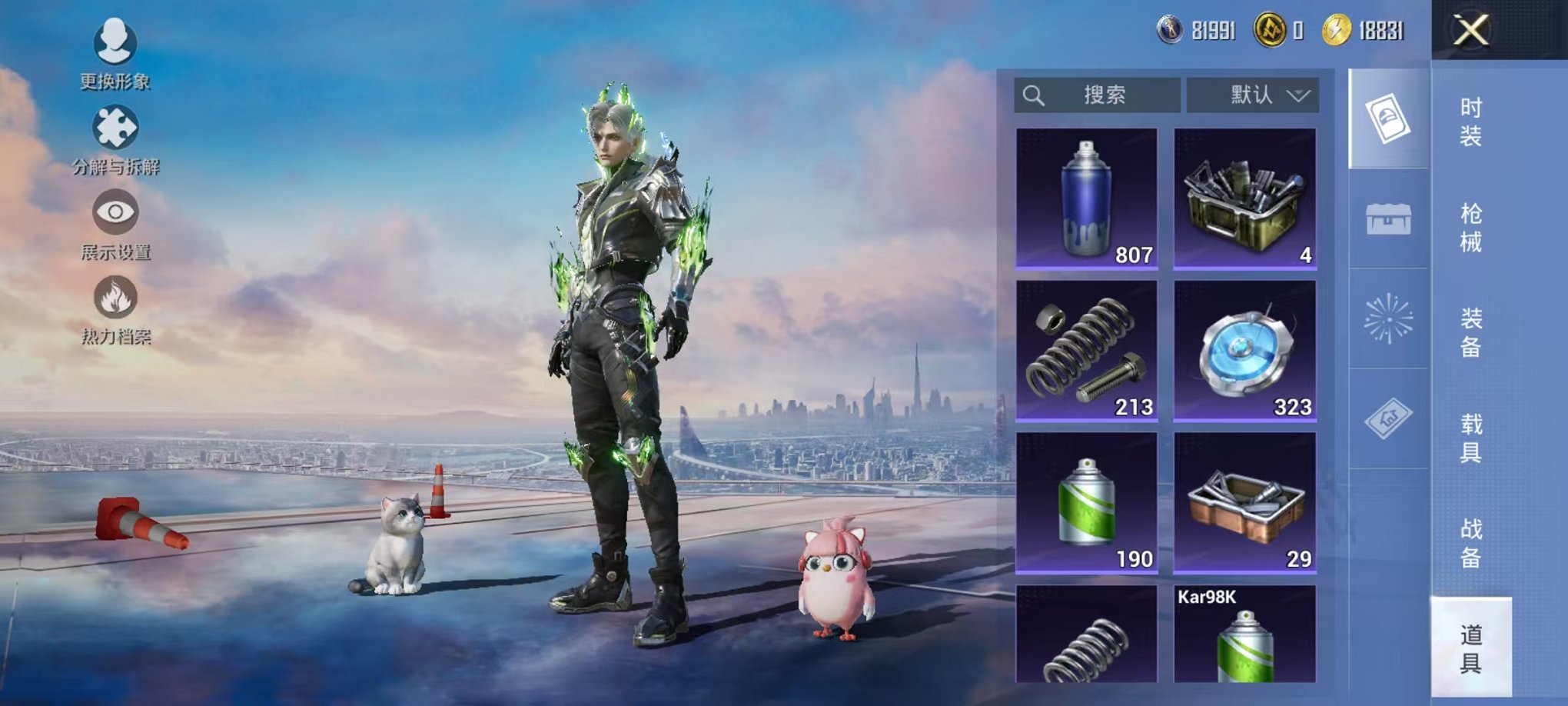The width and height of the screenshot is (1568, 706).
Task: Switch to the 战备 combat gear tab
Action: (x=1470, y=543)
